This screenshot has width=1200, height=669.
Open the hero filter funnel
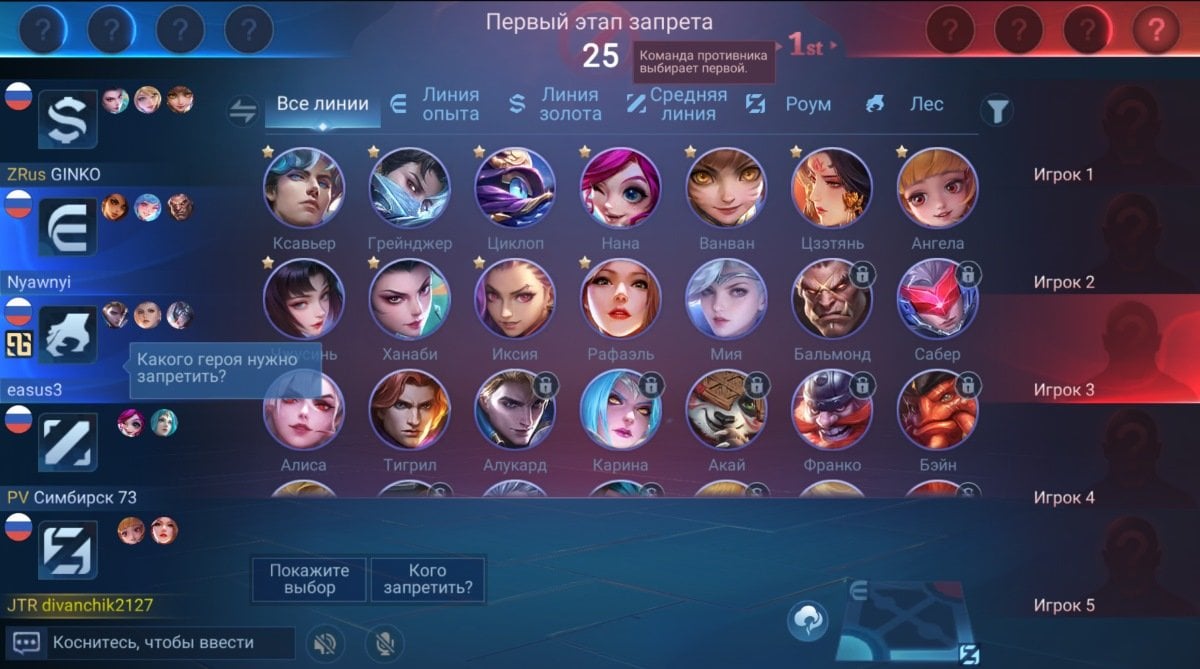996,110
